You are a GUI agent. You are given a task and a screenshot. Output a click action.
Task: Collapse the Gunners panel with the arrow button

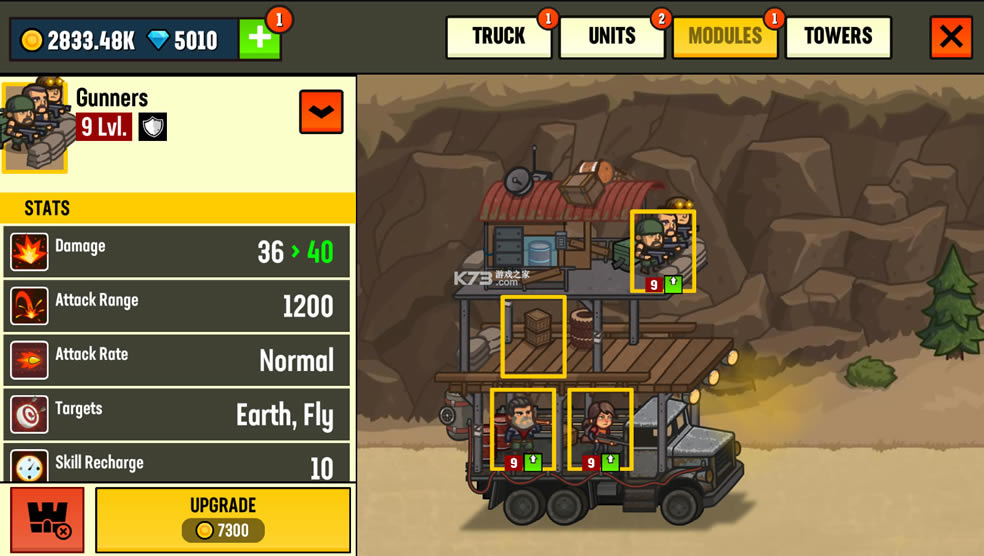[321, 112]
